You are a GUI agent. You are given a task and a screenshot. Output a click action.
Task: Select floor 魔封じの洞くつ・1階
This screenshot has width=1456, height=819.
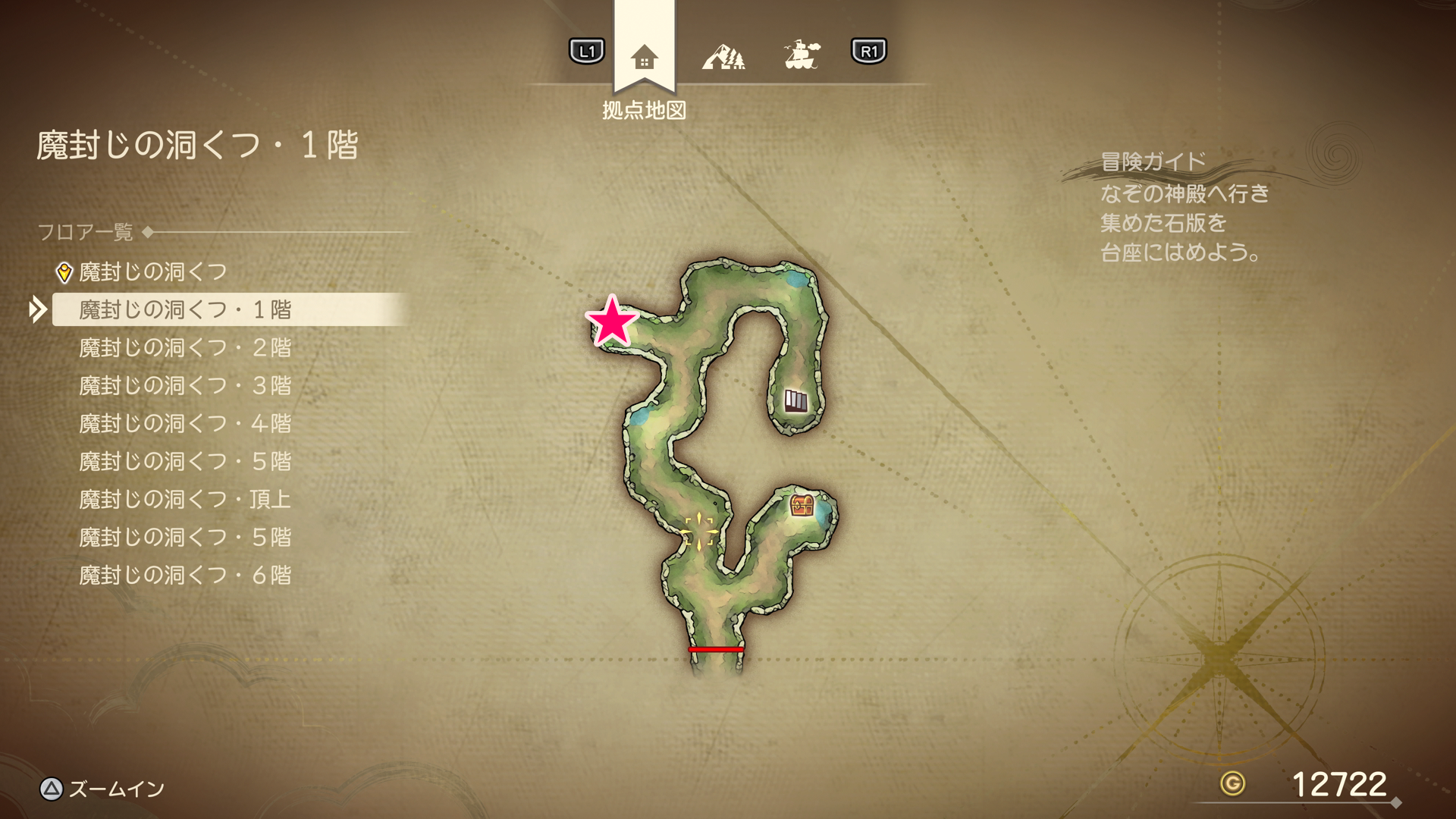point(185,309)
